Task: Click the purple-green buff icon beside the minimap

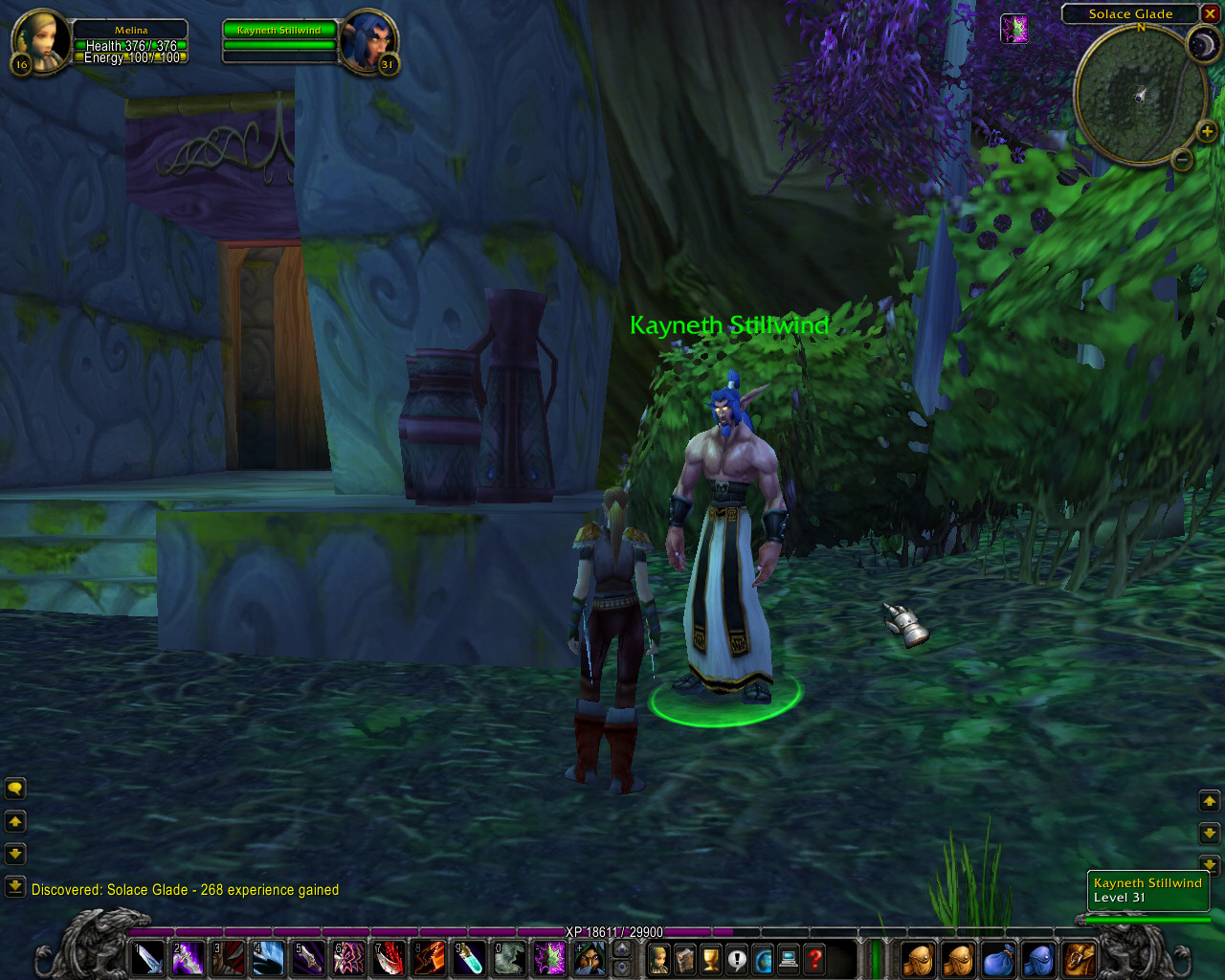Action: coord(1013,29)
